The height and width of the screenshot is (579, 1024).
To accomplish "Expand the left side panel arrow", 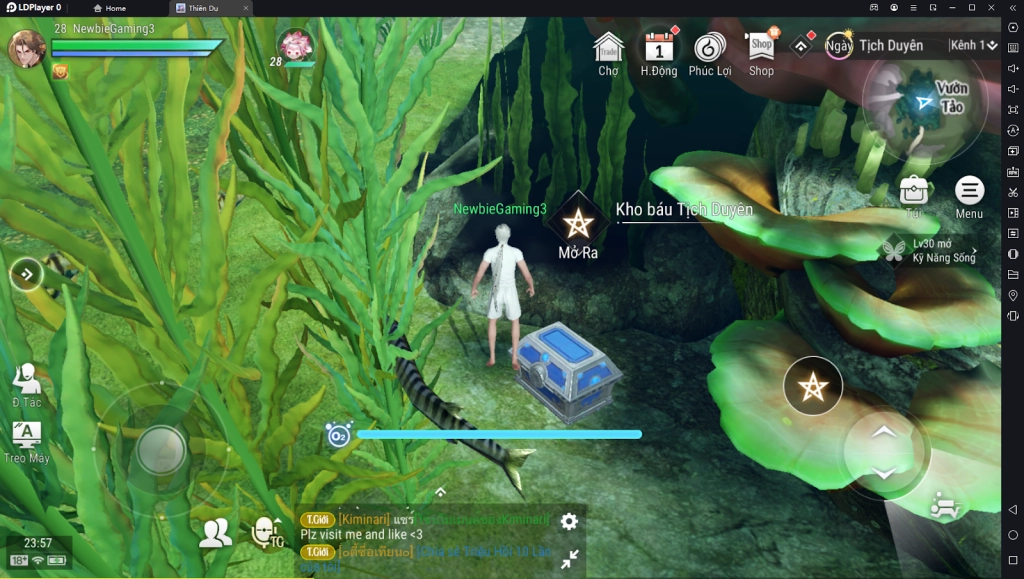I will (26, 273).
